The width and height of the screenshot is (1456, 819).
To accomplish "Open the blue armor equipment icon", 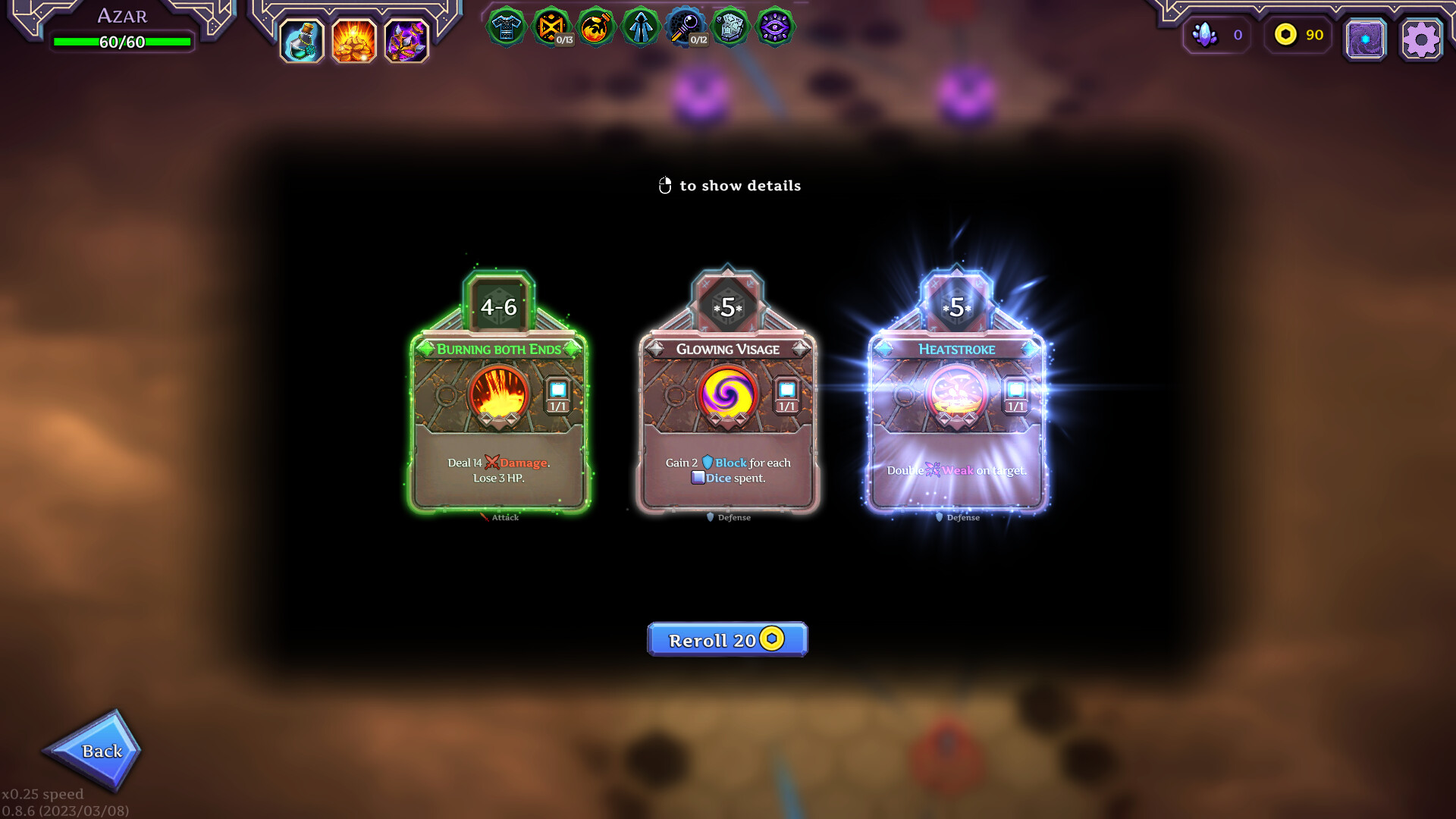I will click(507, 27).
